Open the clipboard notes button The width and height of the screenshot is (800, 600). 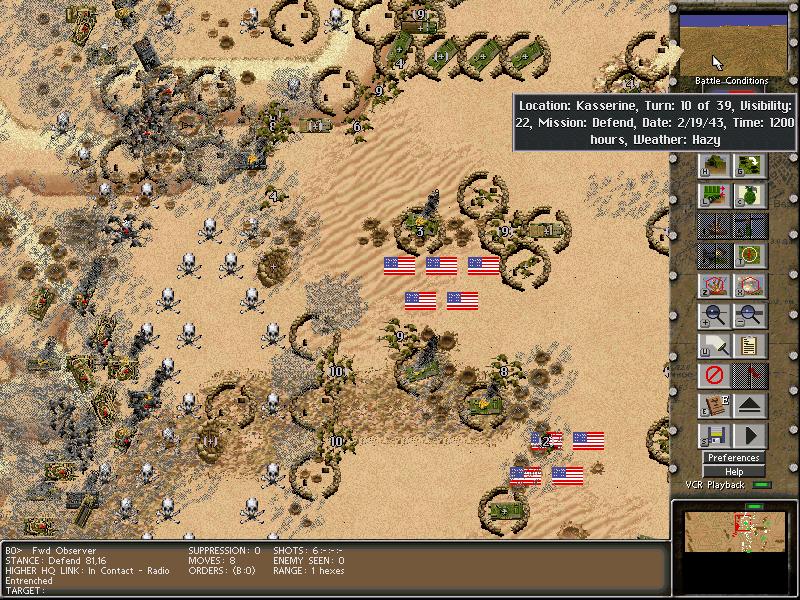coord(750,347)
